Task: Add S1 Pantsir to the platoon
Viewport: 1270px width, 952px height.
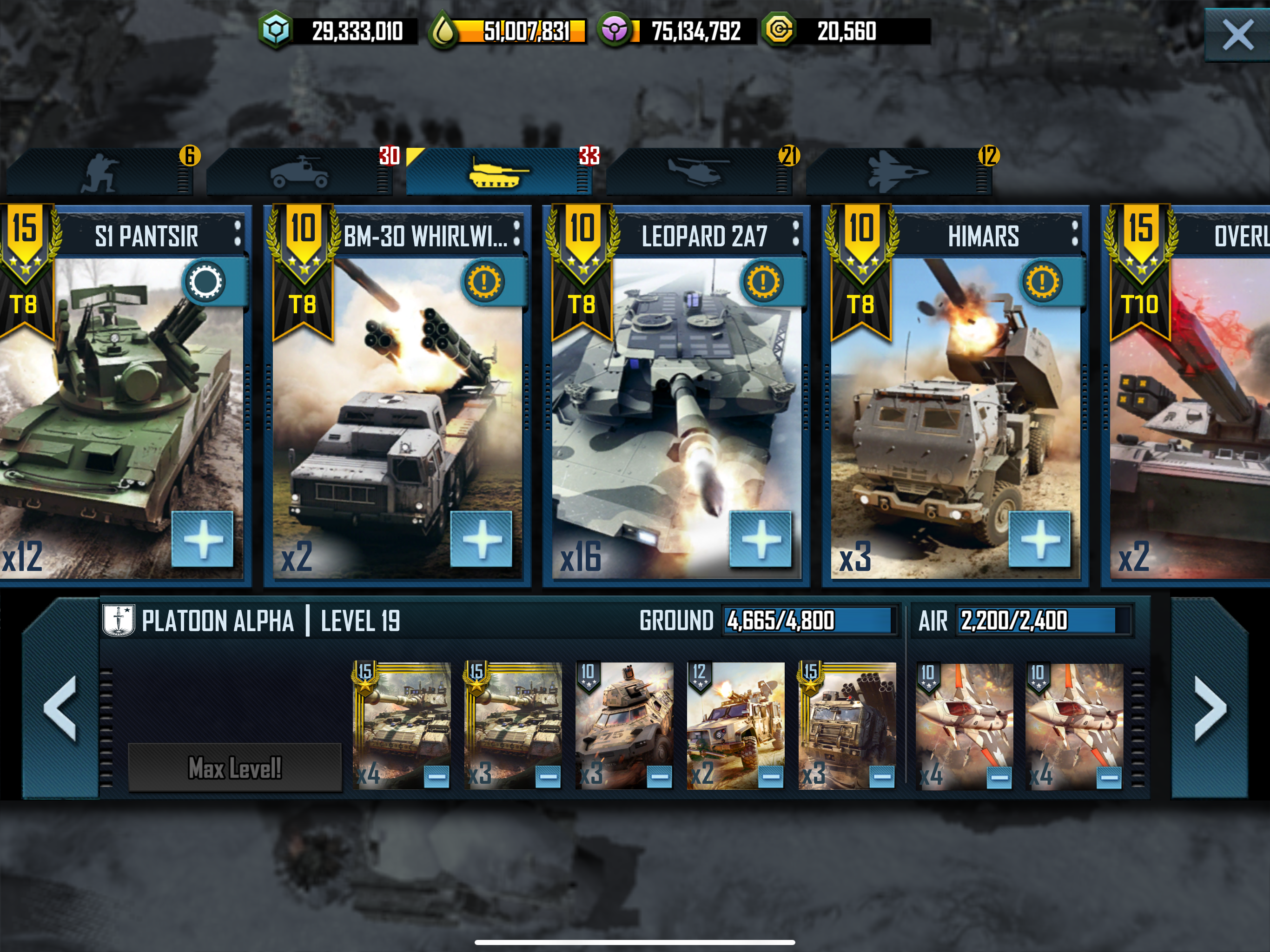Action: point(203,539)
